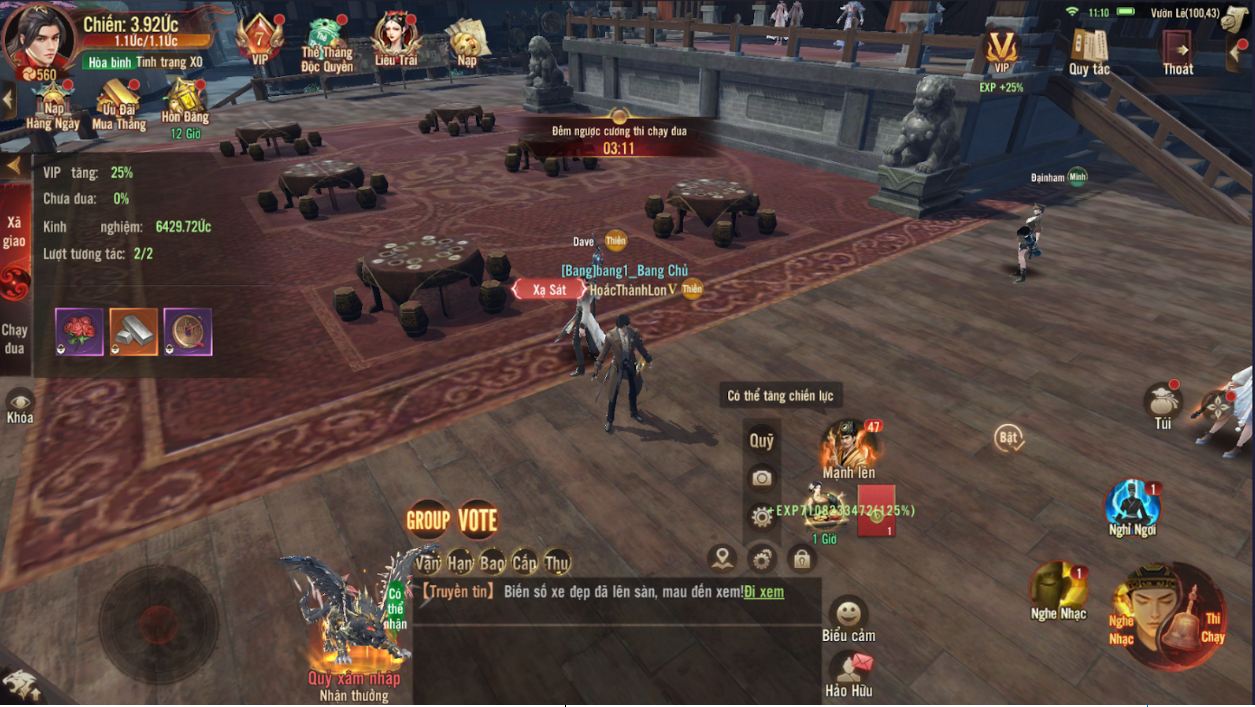Open the Liêu Trai event
The image size is (1255, 707).
[396, 40]
